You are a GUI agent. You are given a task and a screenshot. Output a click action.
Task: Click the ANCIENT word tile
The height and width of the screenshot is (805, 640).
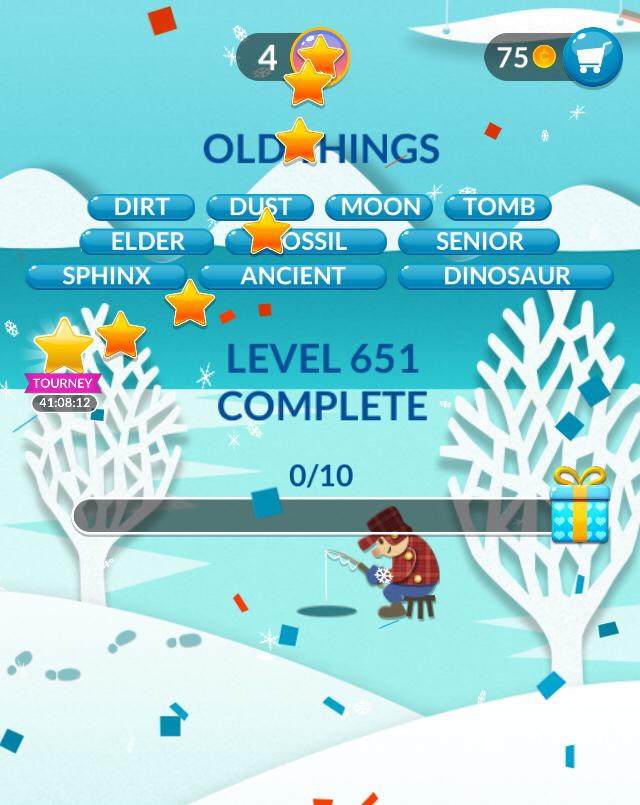point(293,276)
